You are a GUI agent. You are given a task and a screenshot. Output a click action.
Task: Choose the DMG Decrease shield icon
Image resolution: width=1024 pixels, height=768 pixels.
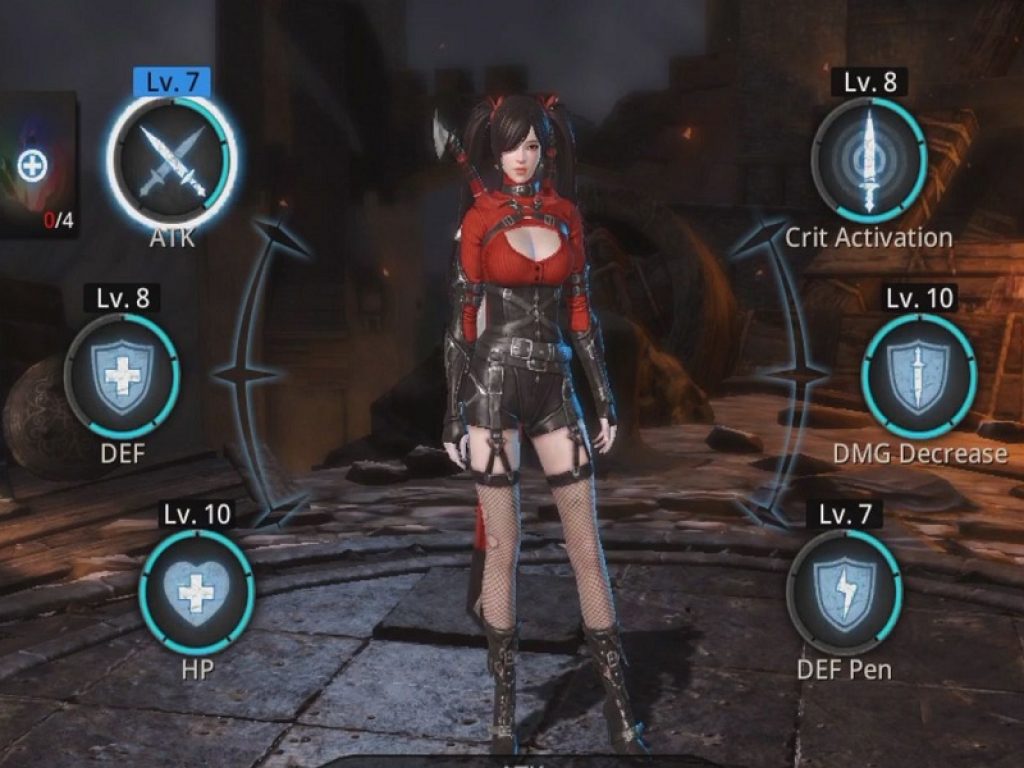(918, 375)
